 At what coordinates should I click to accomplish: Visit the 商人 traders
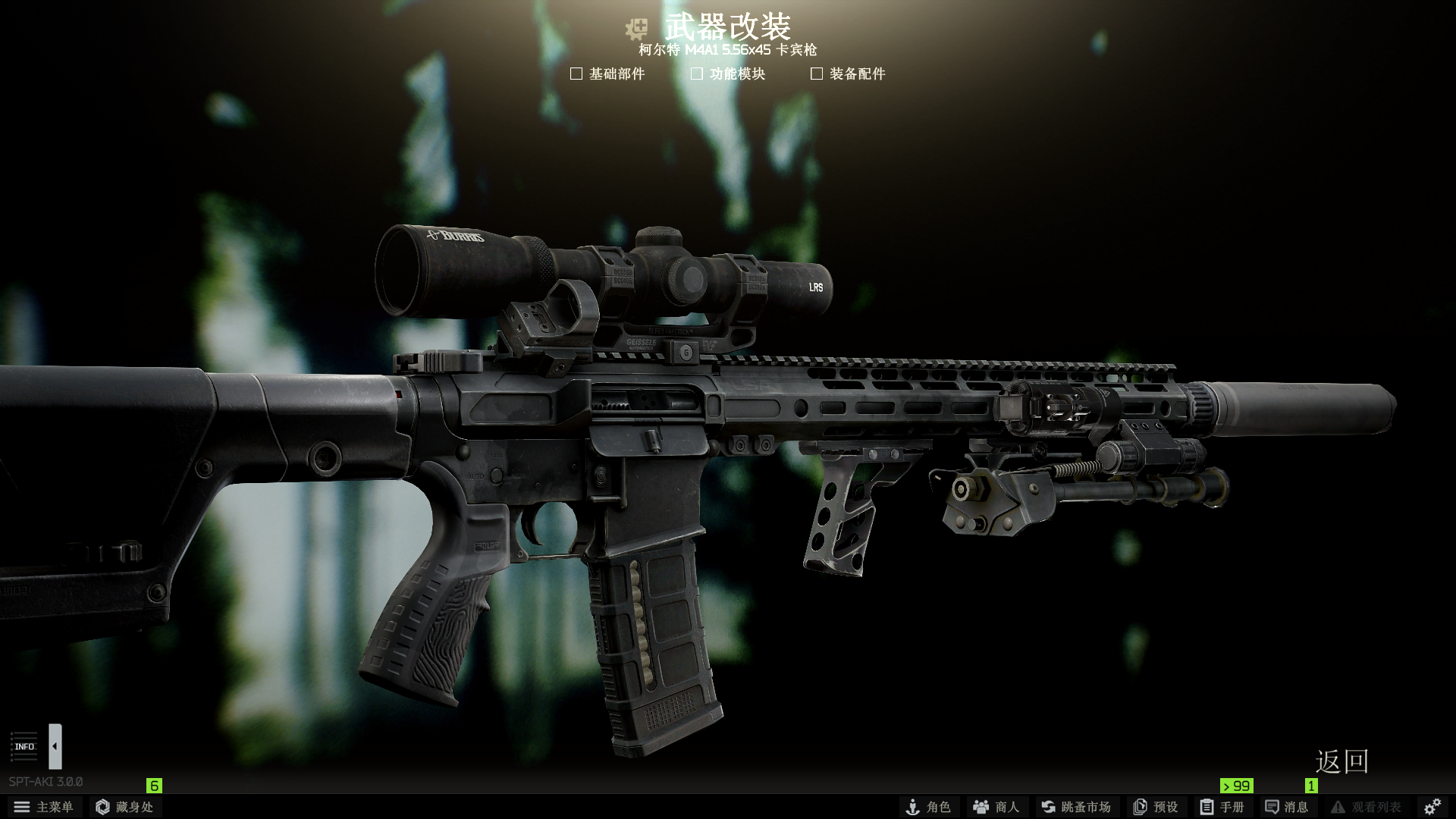coord(996,807)
